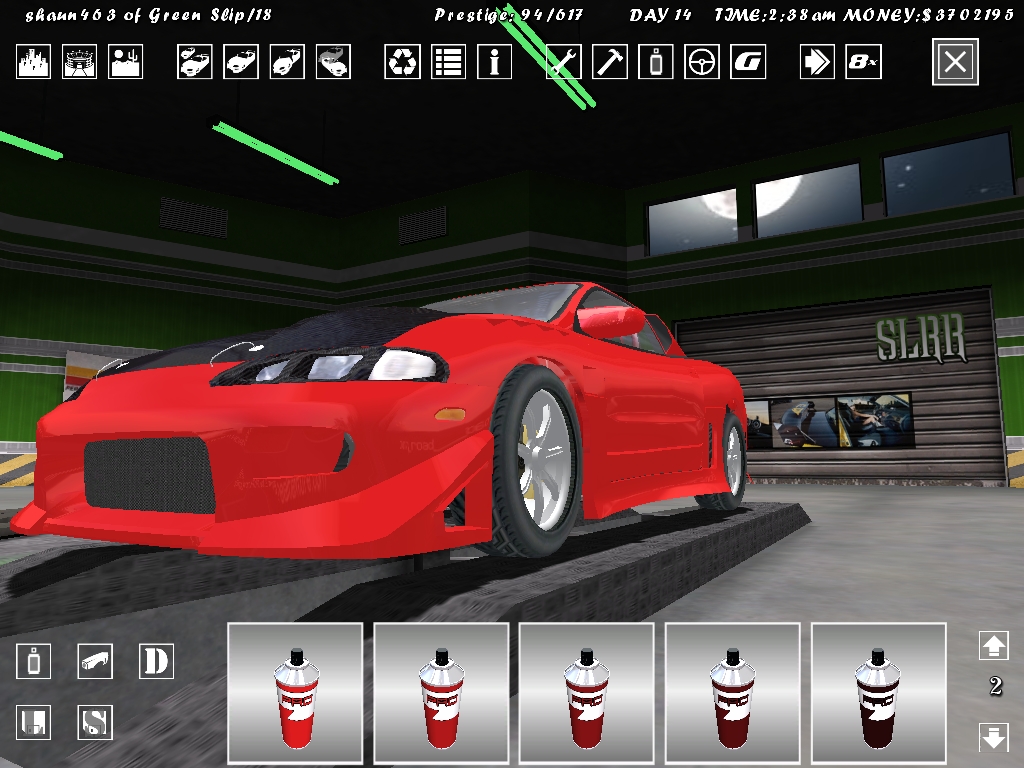Activate the wrench mechanic tool

click(x=564, y=62)
